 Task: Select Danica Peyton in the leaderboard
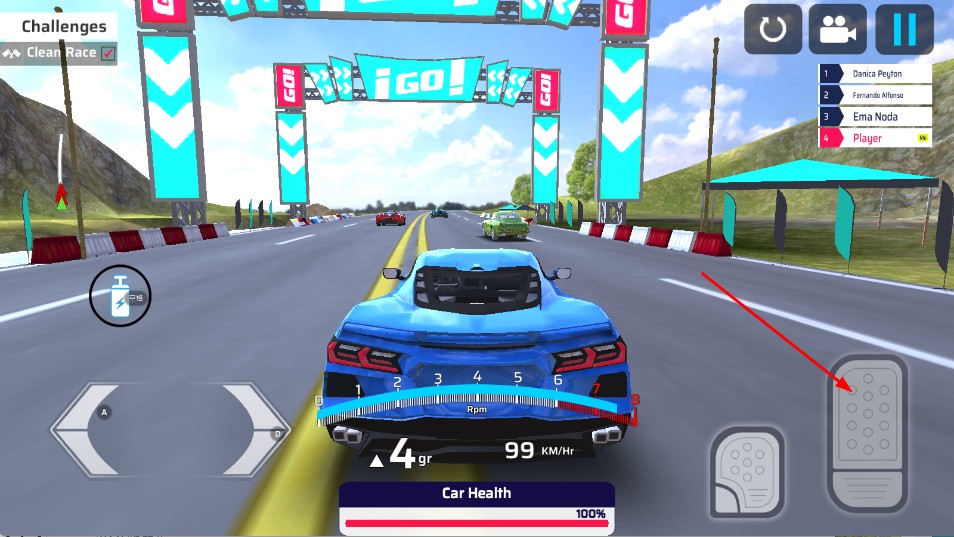(x=875, y=74)
